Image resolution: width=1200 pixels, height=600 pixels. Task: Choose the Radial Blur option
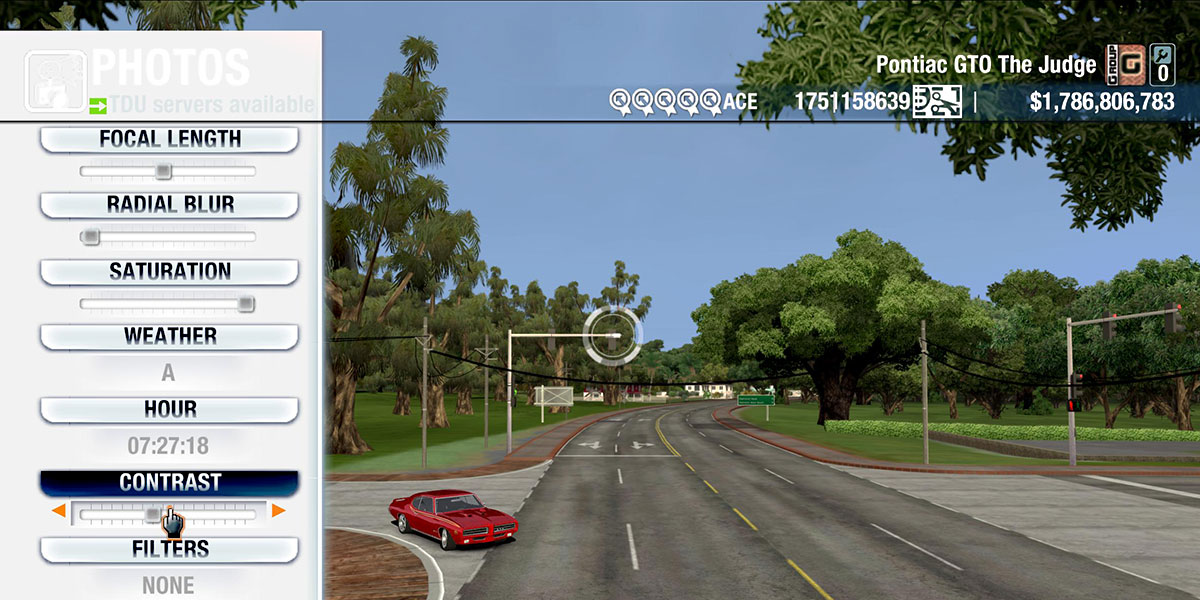click(169, 205)
